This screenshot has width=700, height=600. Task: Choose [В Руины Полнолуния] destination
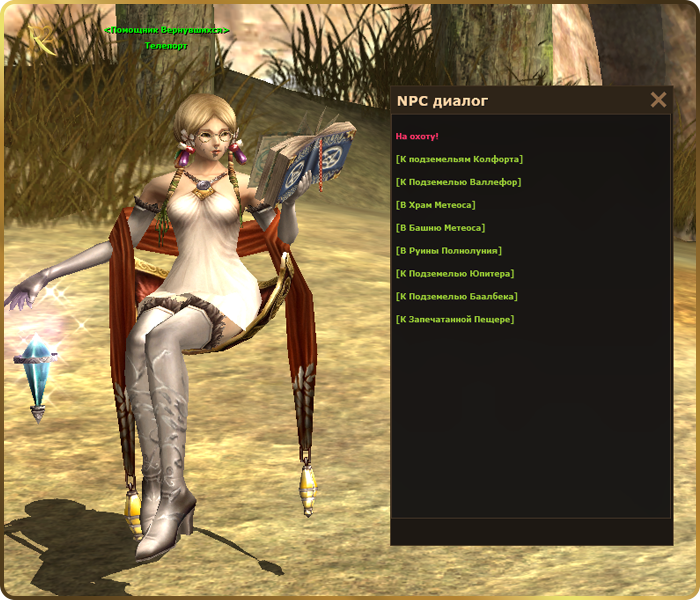[449, 251]
